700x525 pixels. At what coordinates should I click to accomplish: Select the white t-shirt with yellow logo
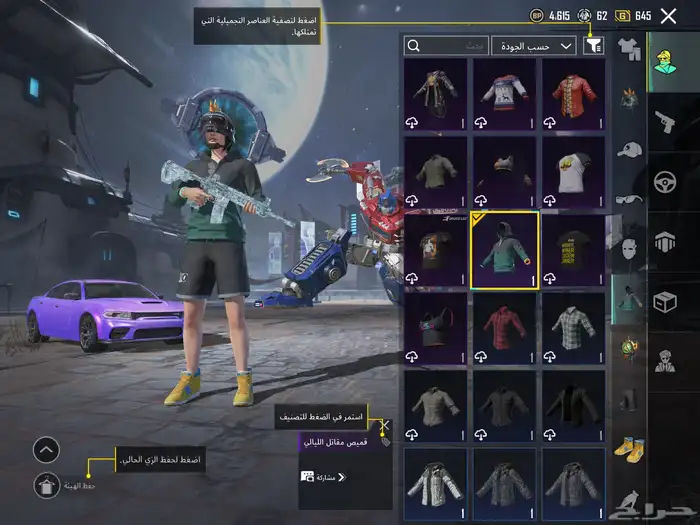[x=574, y=172]
